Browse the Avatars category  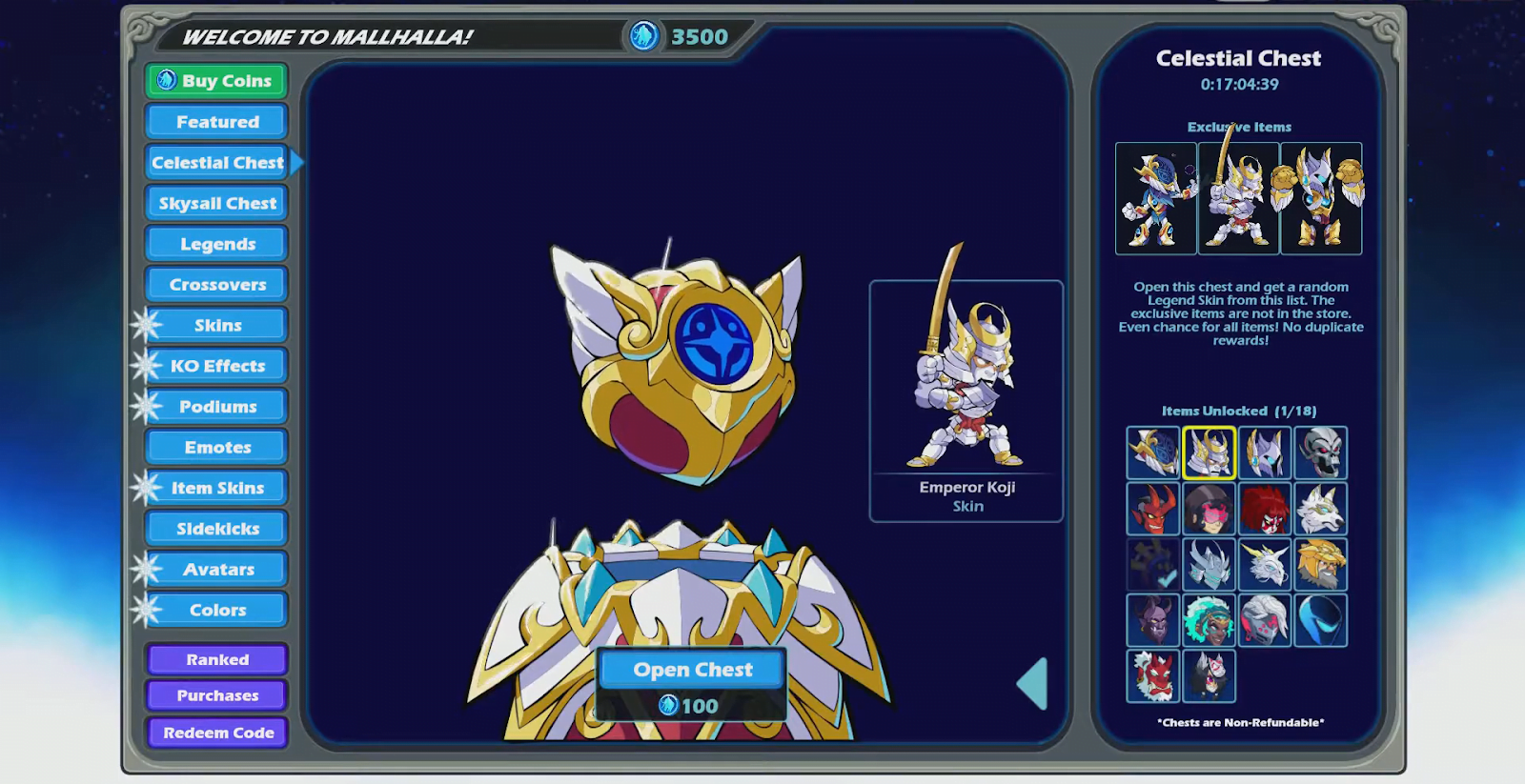pos(217,570)
